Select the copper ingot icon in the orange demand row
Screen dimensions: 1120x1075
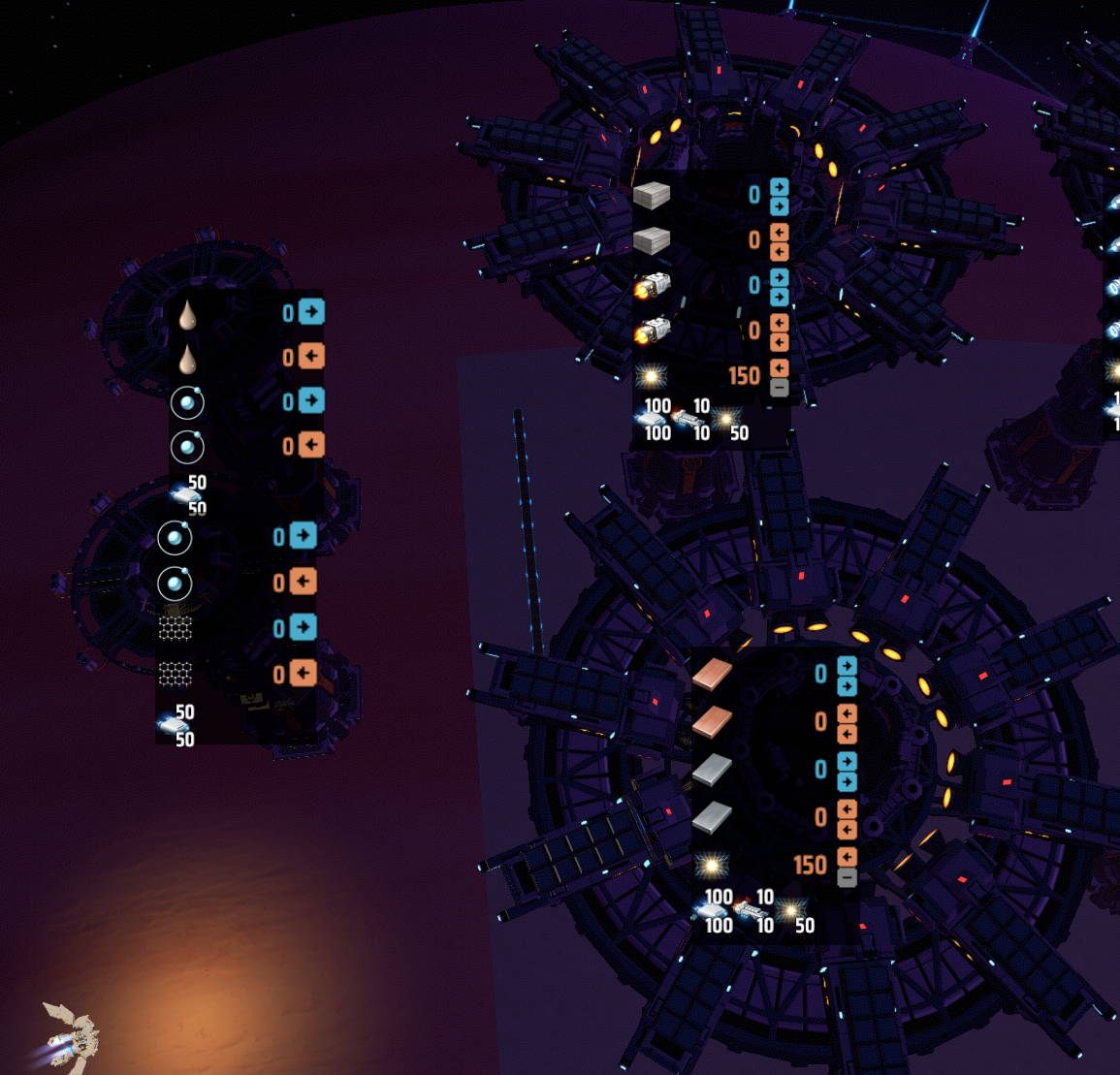click(x=713, y=720)
